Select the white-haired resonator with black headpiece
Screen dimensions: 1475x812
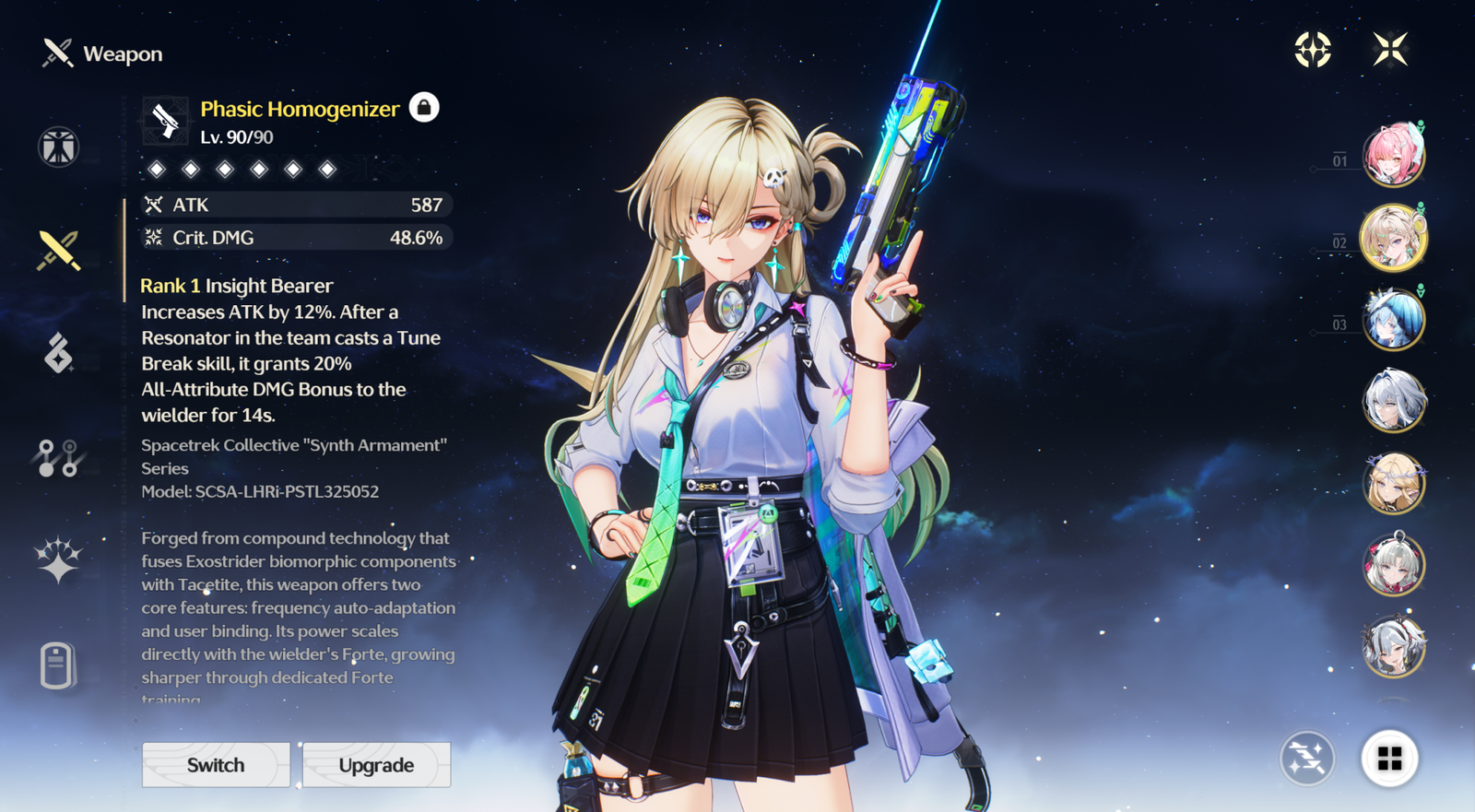[x=1393, y=646]
